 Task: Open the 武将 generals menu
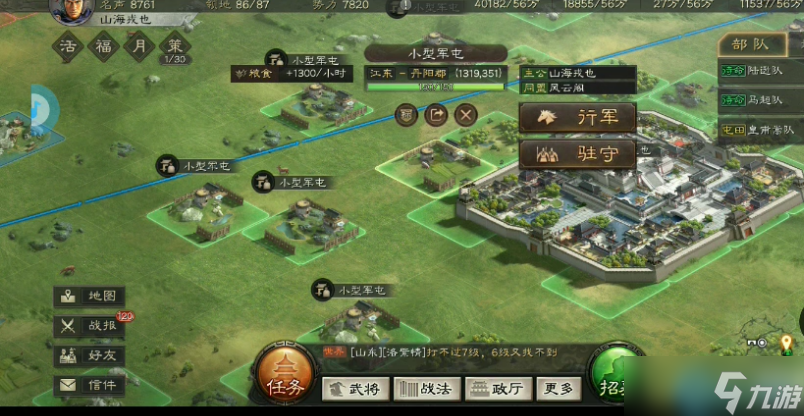pyautogui.click(x=355, y=389)
